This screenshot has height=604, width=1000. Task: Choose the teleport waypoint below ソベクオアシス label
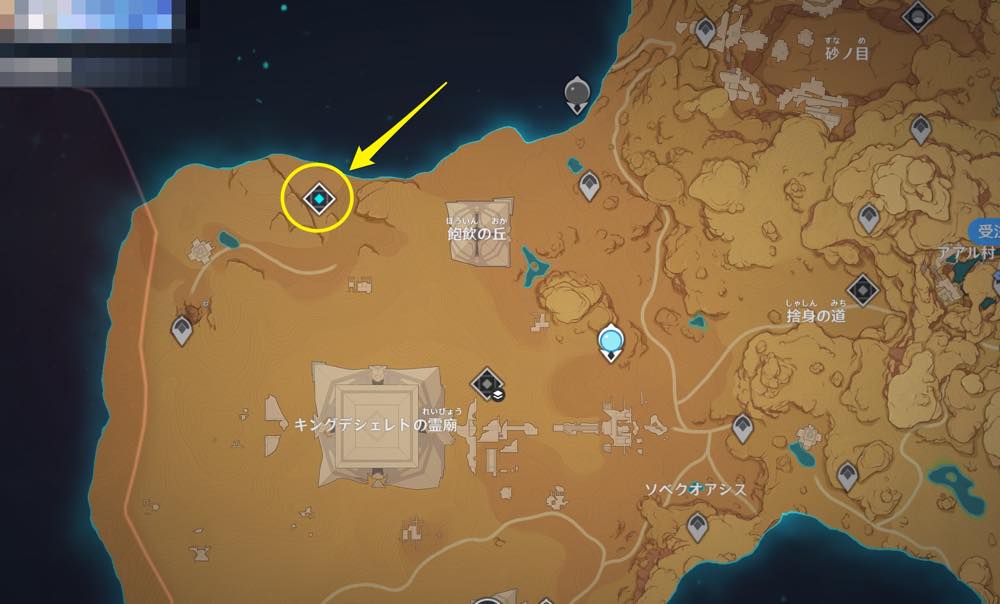click(698, 522)
